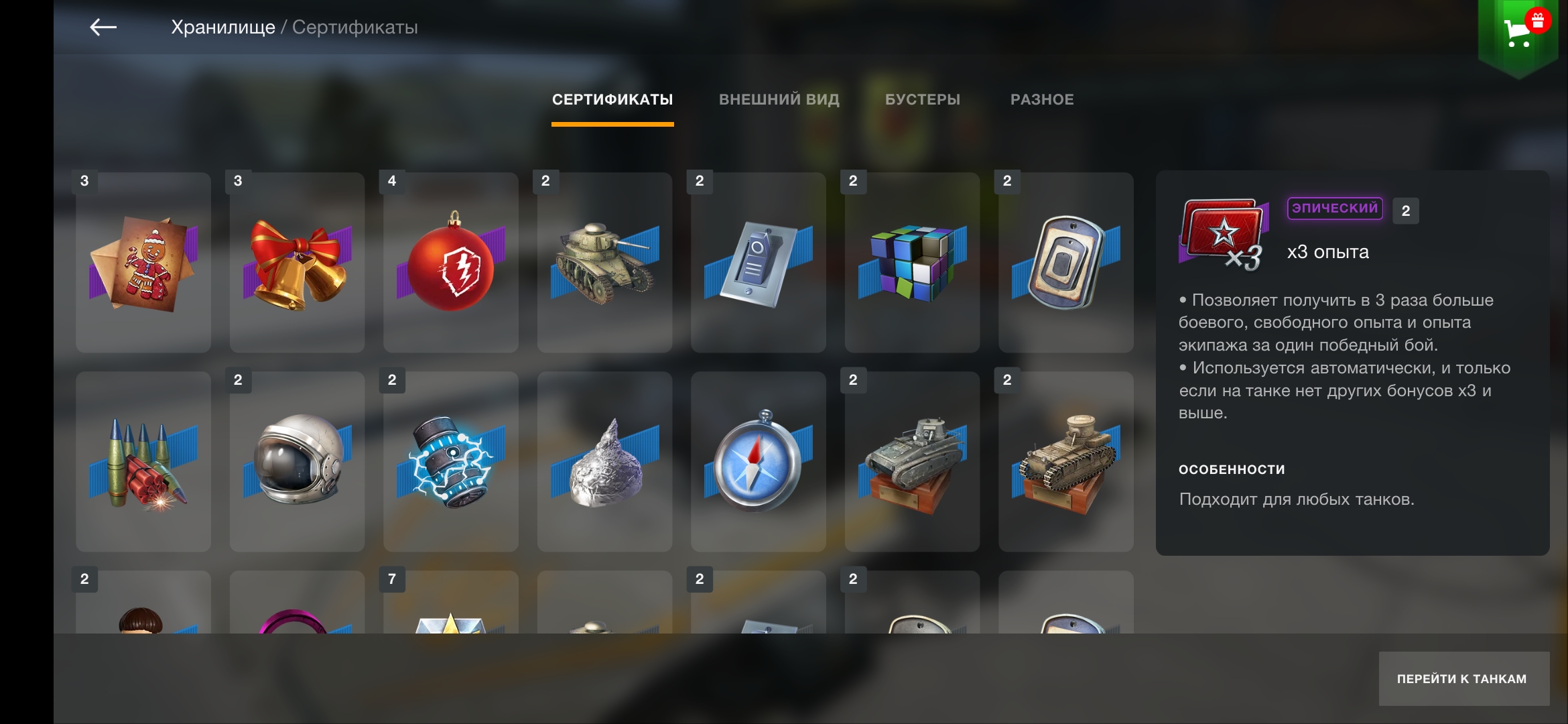Choose the golden bells with red bow
Image resolution: width=1568 pixels, height=724 pixels.
point(297,263)
